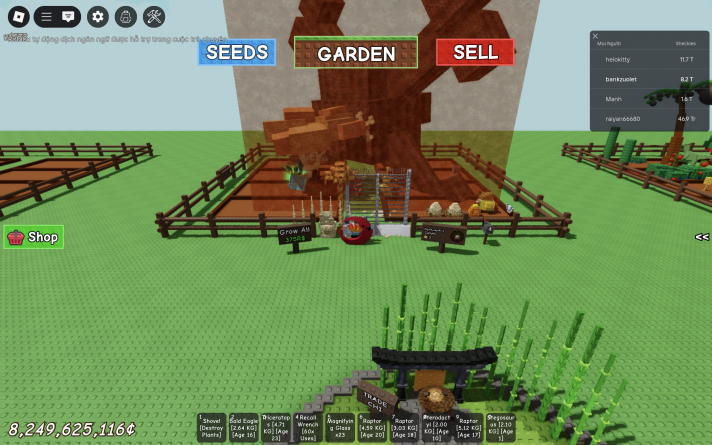Go to GARDEN with the brown button
This screenshot has width=712, height=445.
[x=356, y=53]
